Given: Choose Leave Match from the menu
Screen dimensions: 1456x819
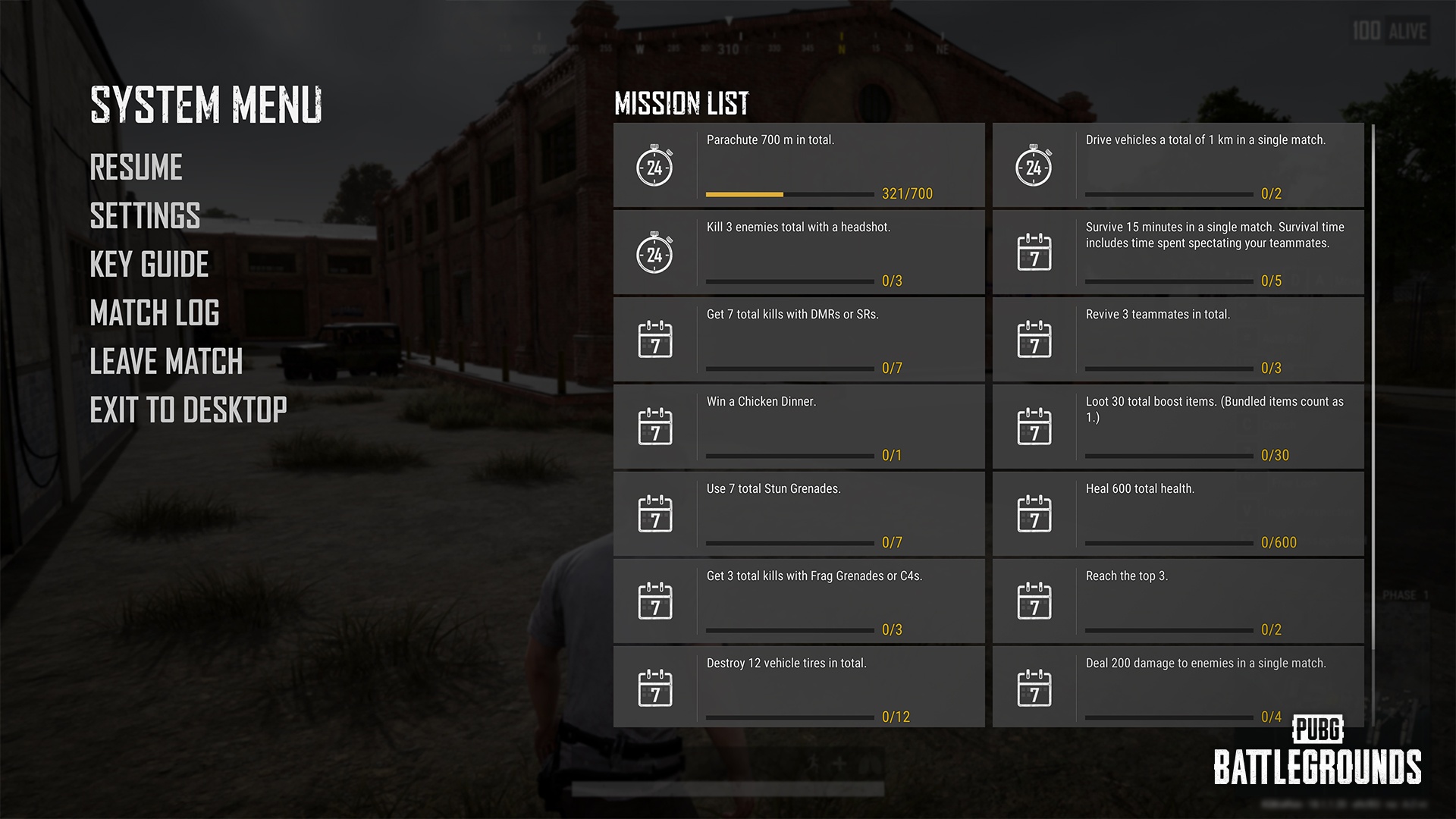Looking at the screenshot, I should pyautogui.click(x=165, y=362).
